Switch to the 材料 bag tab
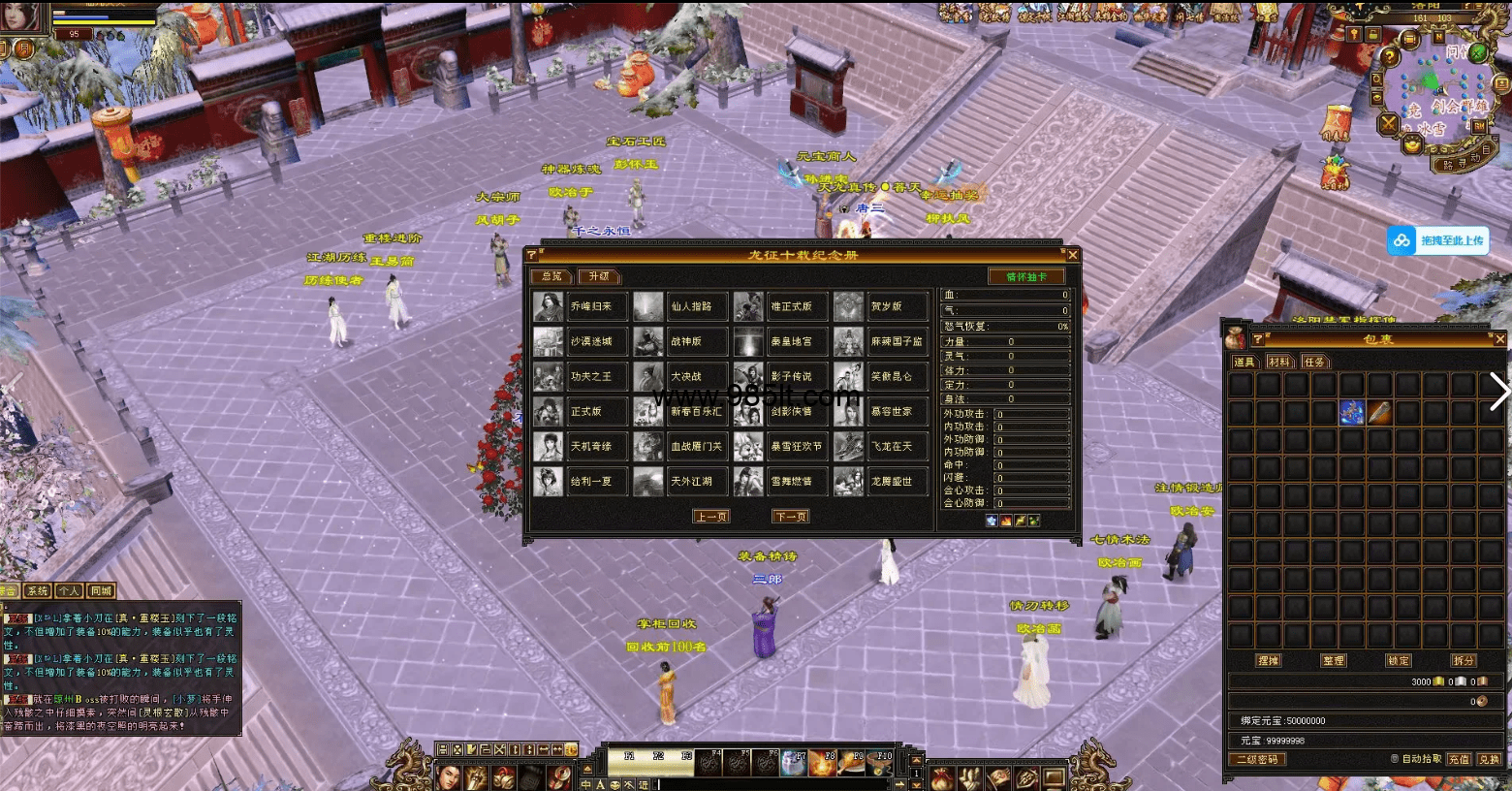This screenshot has height=791, width=1512. point(1279,362)
